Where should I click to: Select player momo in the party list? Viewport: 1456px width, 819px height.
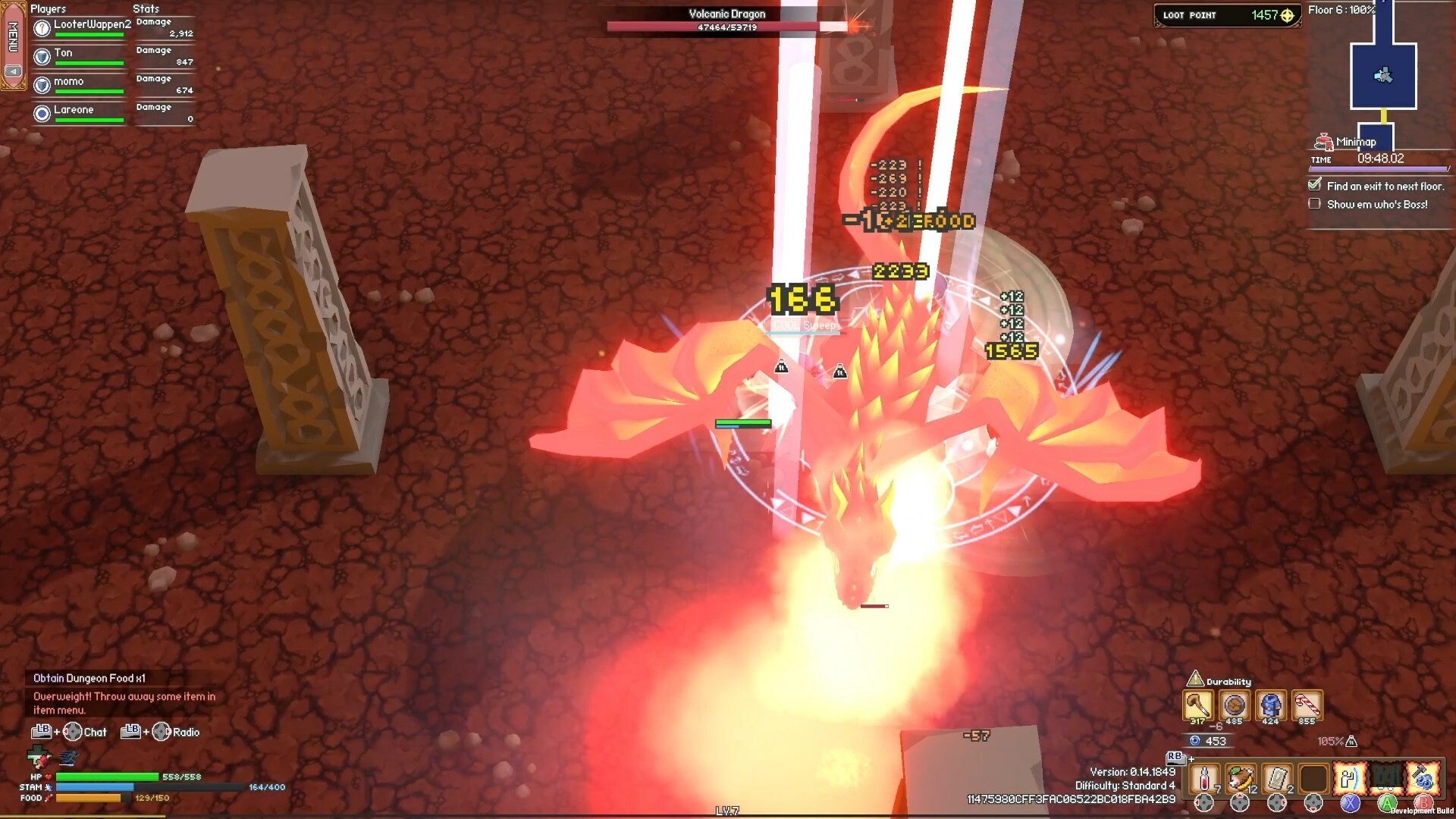click(68, 81)
